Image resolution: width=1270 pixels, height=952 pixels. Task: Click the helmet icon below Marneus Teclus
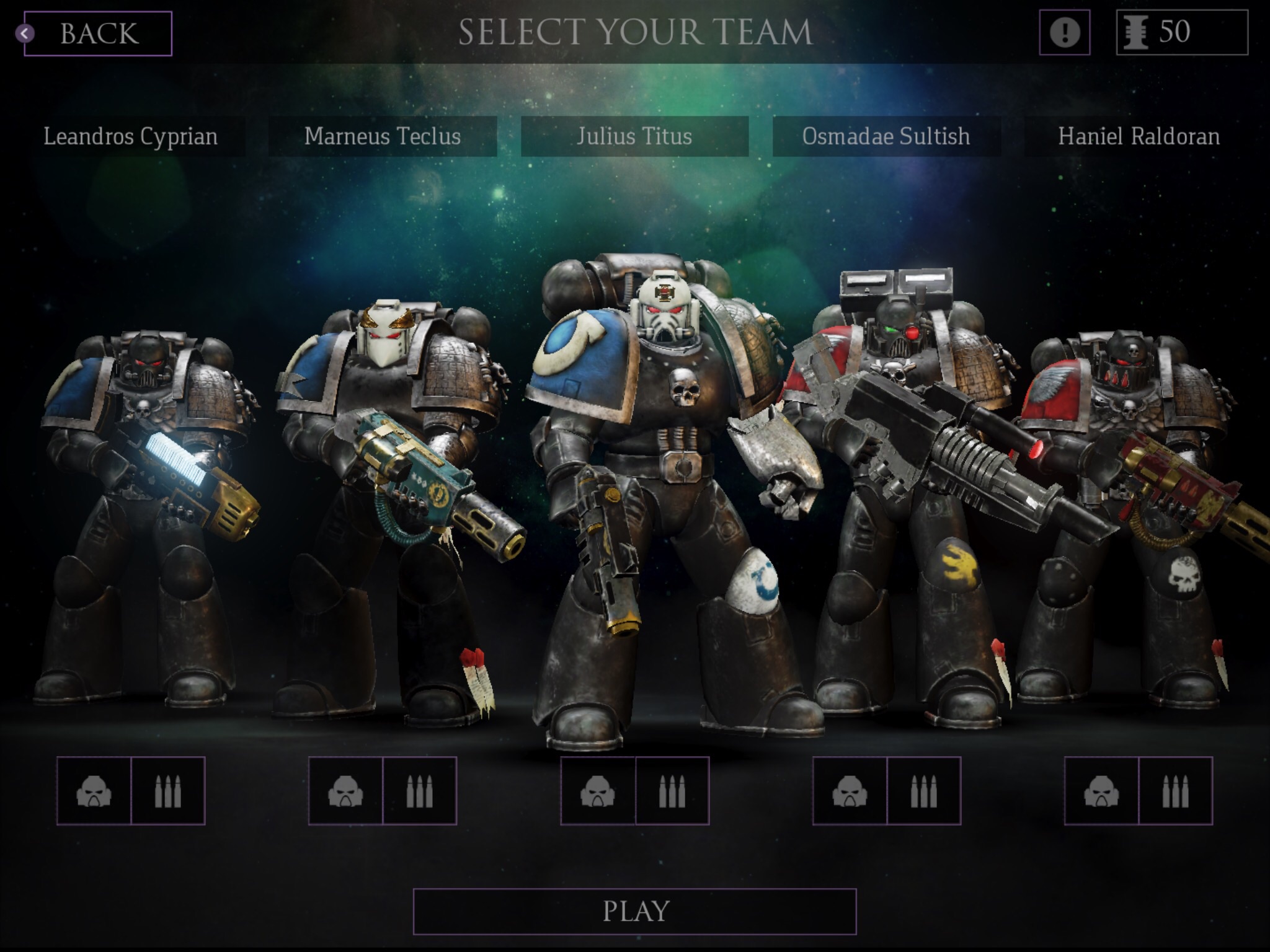(346, 791)
